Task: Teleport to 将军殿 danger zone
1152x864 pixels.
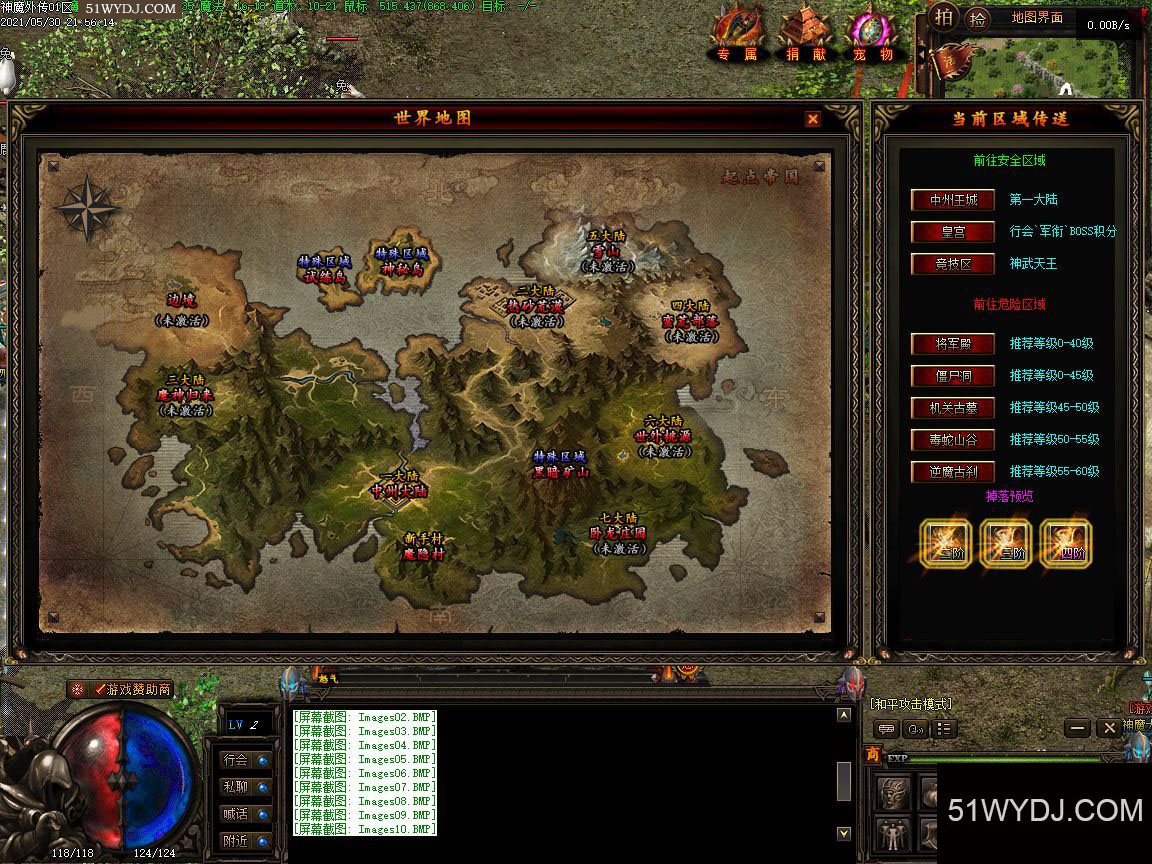Action: tap(953, 344)
